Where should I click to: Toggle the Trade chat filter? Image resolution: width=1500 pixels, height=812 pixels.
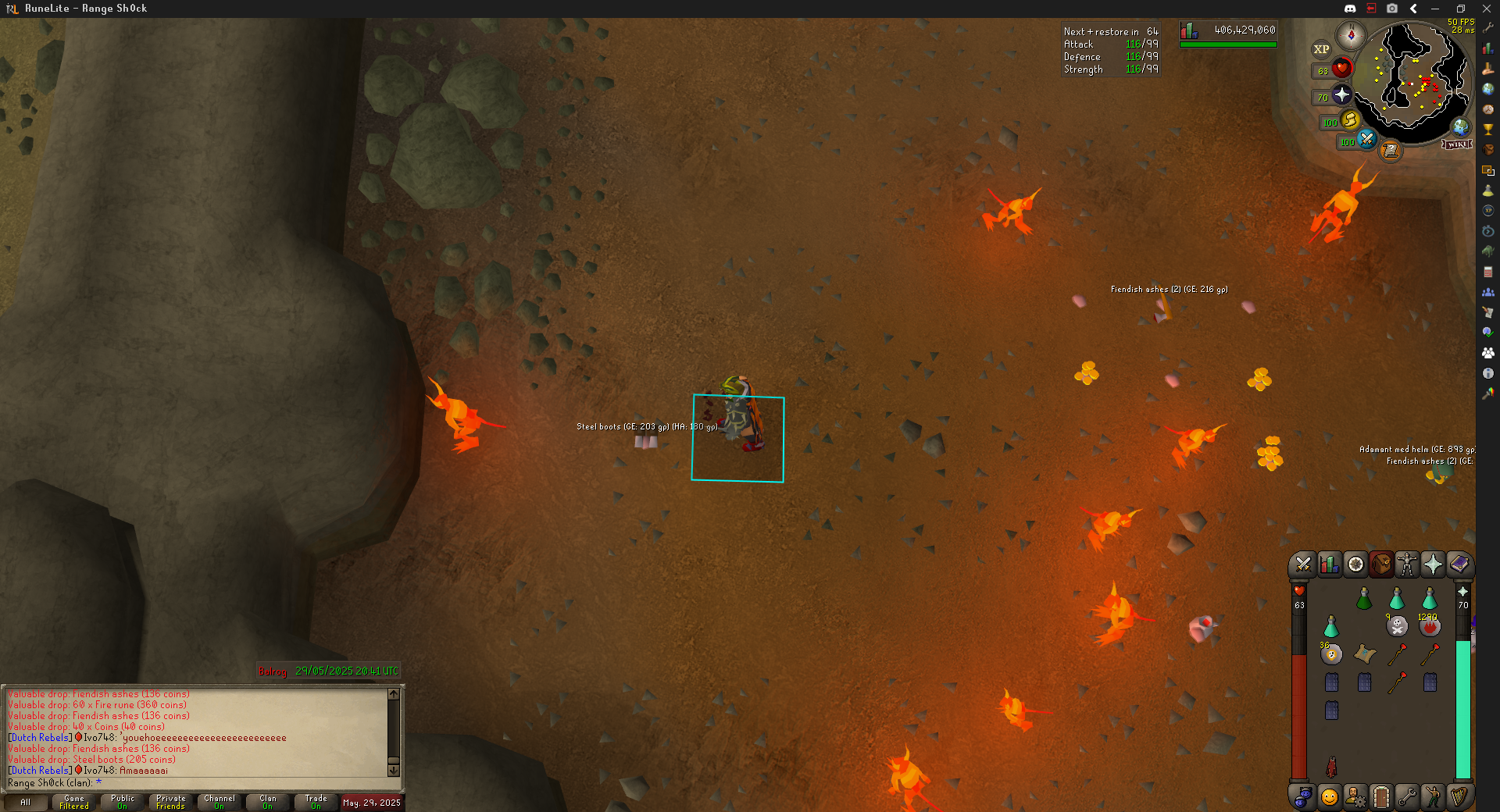(316, 802)
